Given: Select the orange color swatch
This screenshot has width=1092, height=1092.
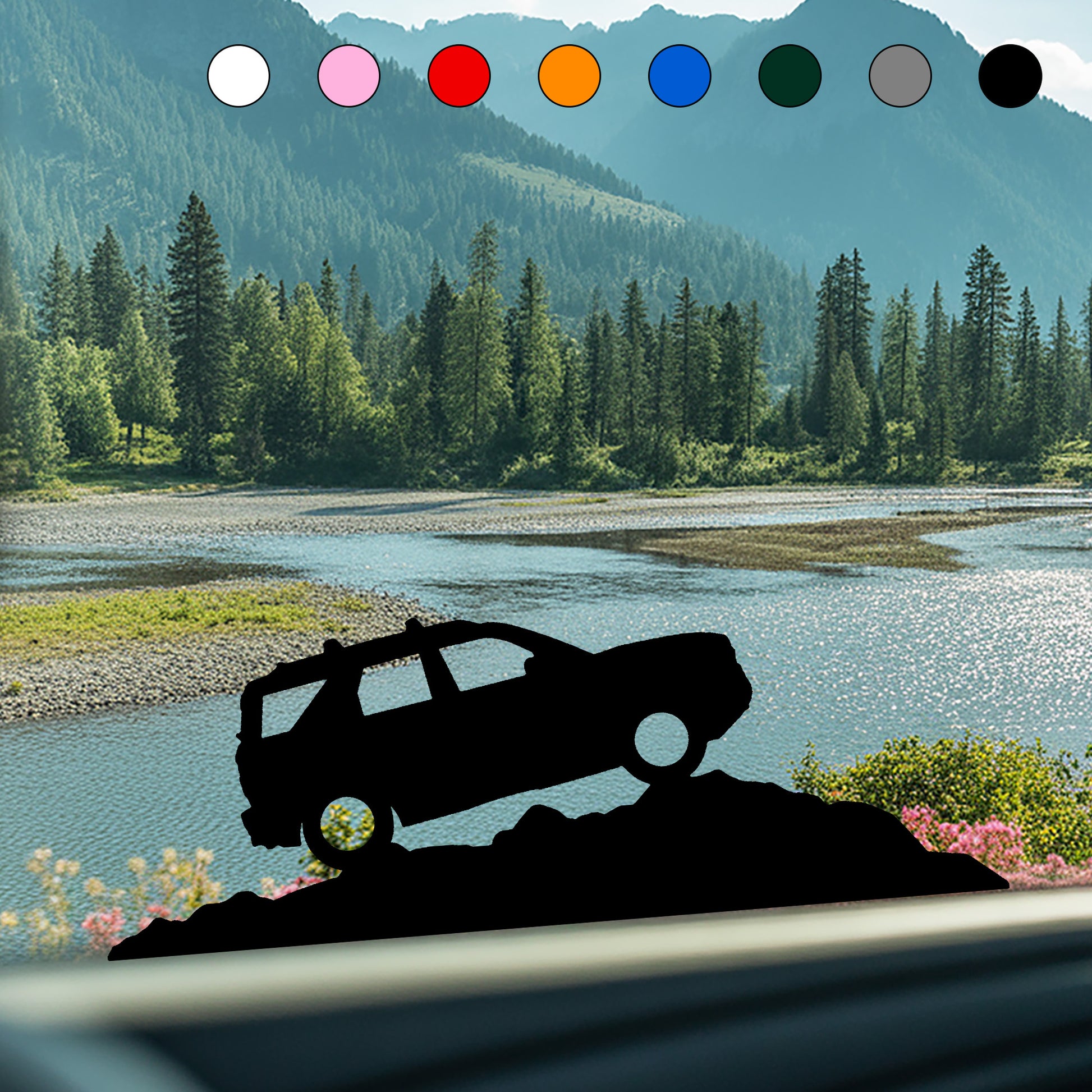Looking at the screenshot, I should (569, 76).
